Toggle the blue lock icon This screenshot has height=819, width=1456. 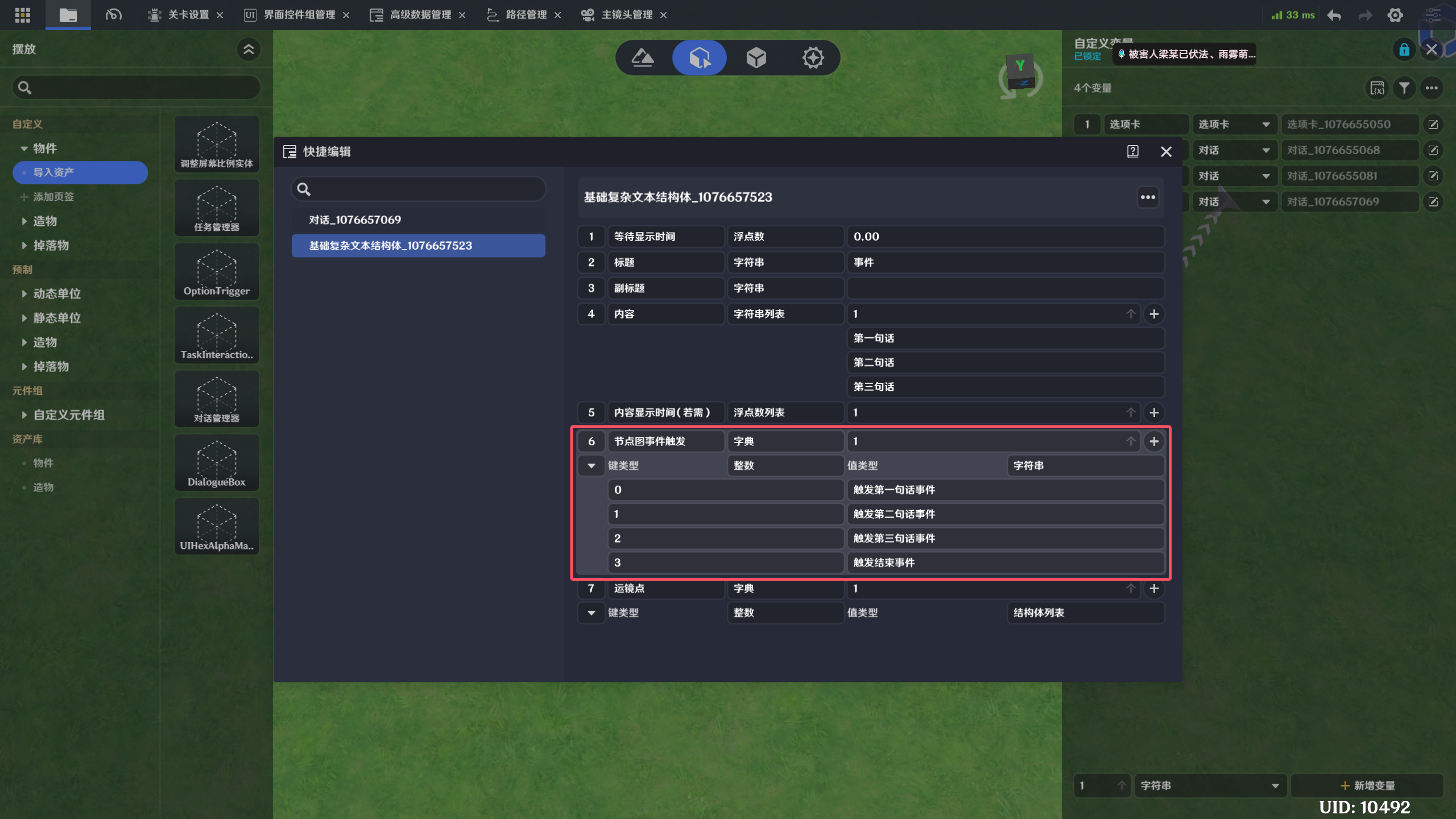click(x=1404, y=50)
